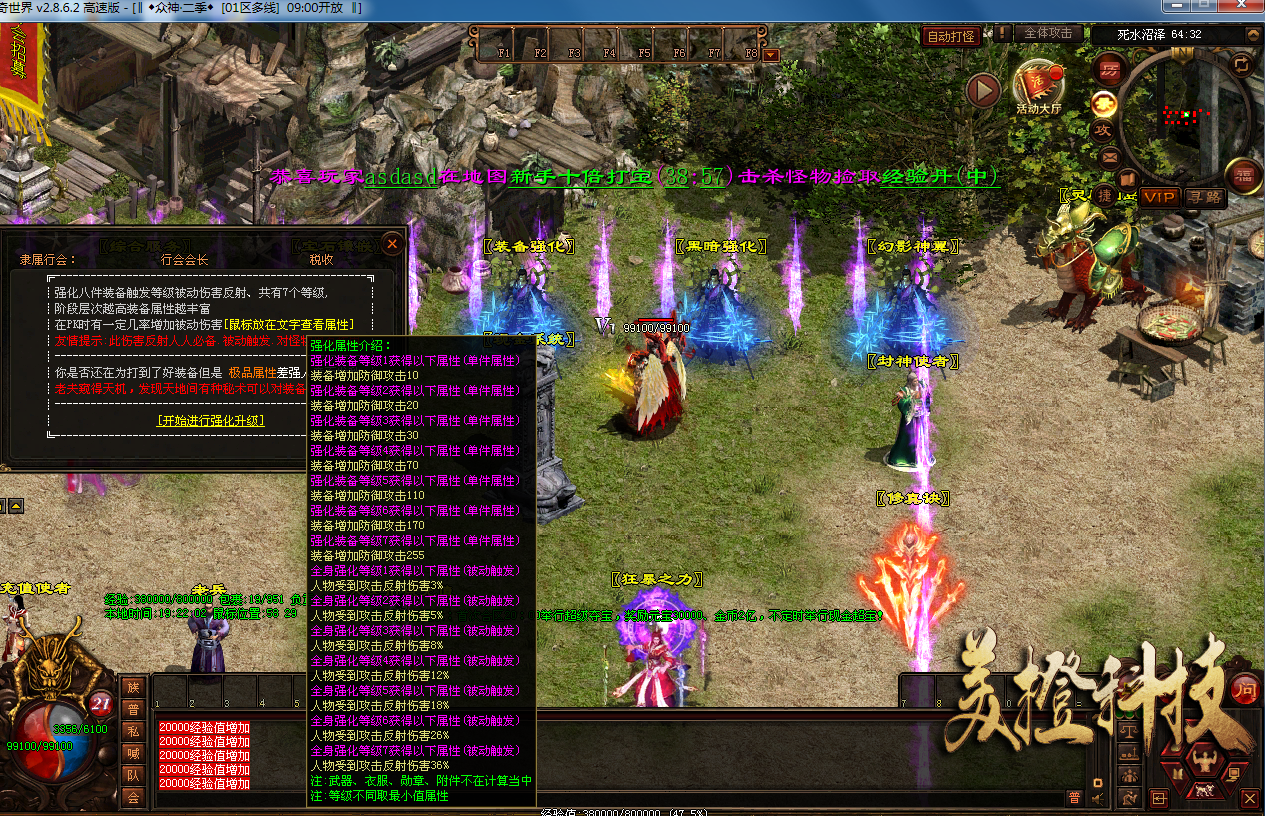Activate the 寻路 pathfinding button

coord(1205,197)
